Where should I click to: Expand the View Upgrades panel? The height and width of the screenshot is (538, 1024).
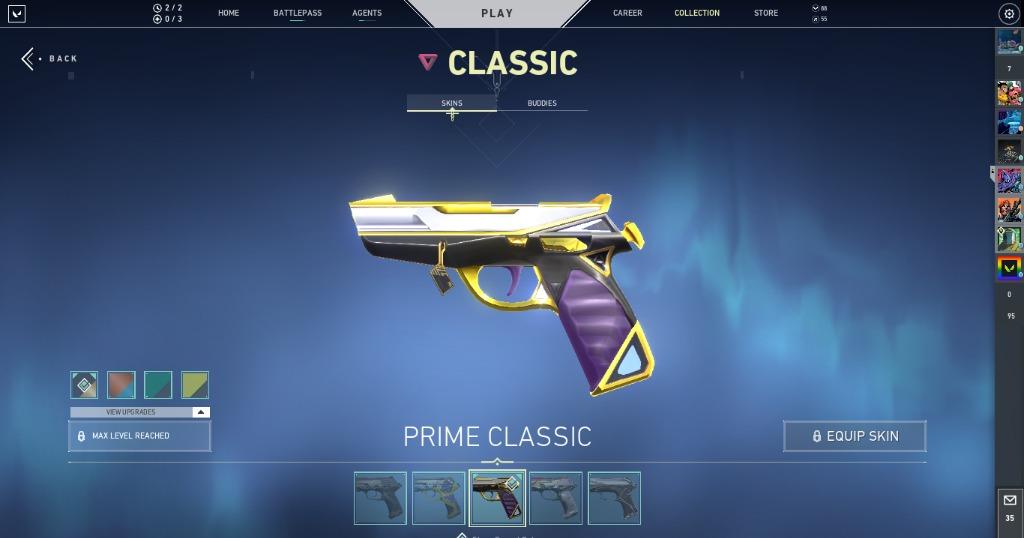pyautogui.click(x=140, y=412)
